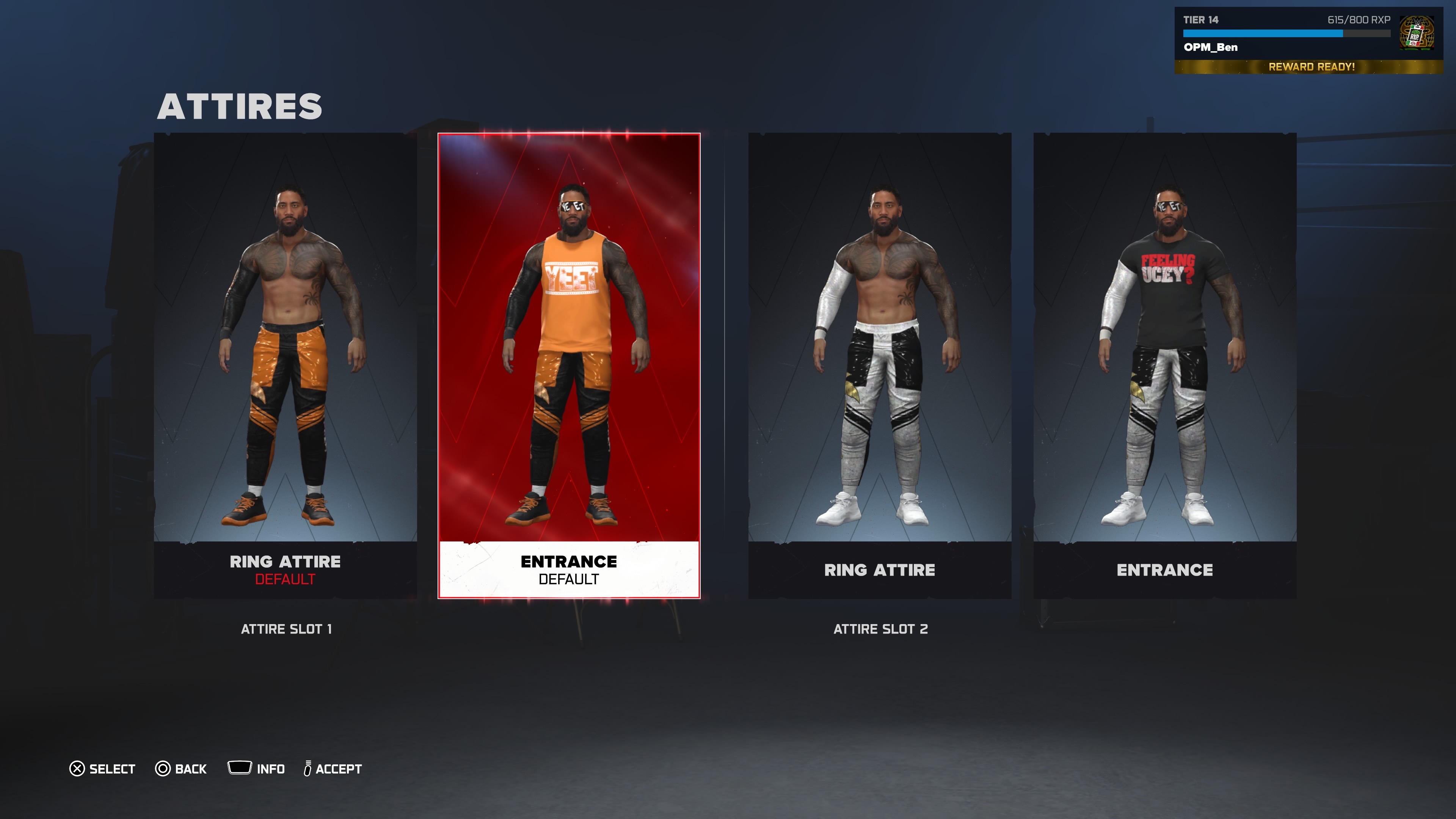Confirm the highlighted Entrance Default attire
This screenshot has width=1456, height=819.
pos(568,362)
